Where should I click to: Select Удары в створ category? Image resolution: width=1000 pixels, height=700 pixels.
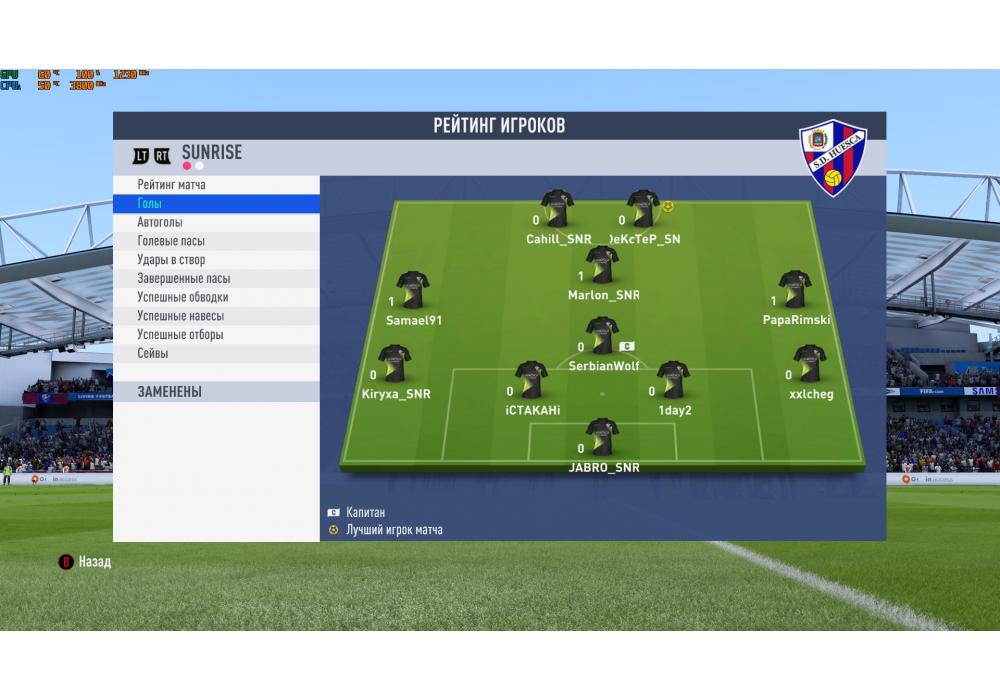[171, 260]
